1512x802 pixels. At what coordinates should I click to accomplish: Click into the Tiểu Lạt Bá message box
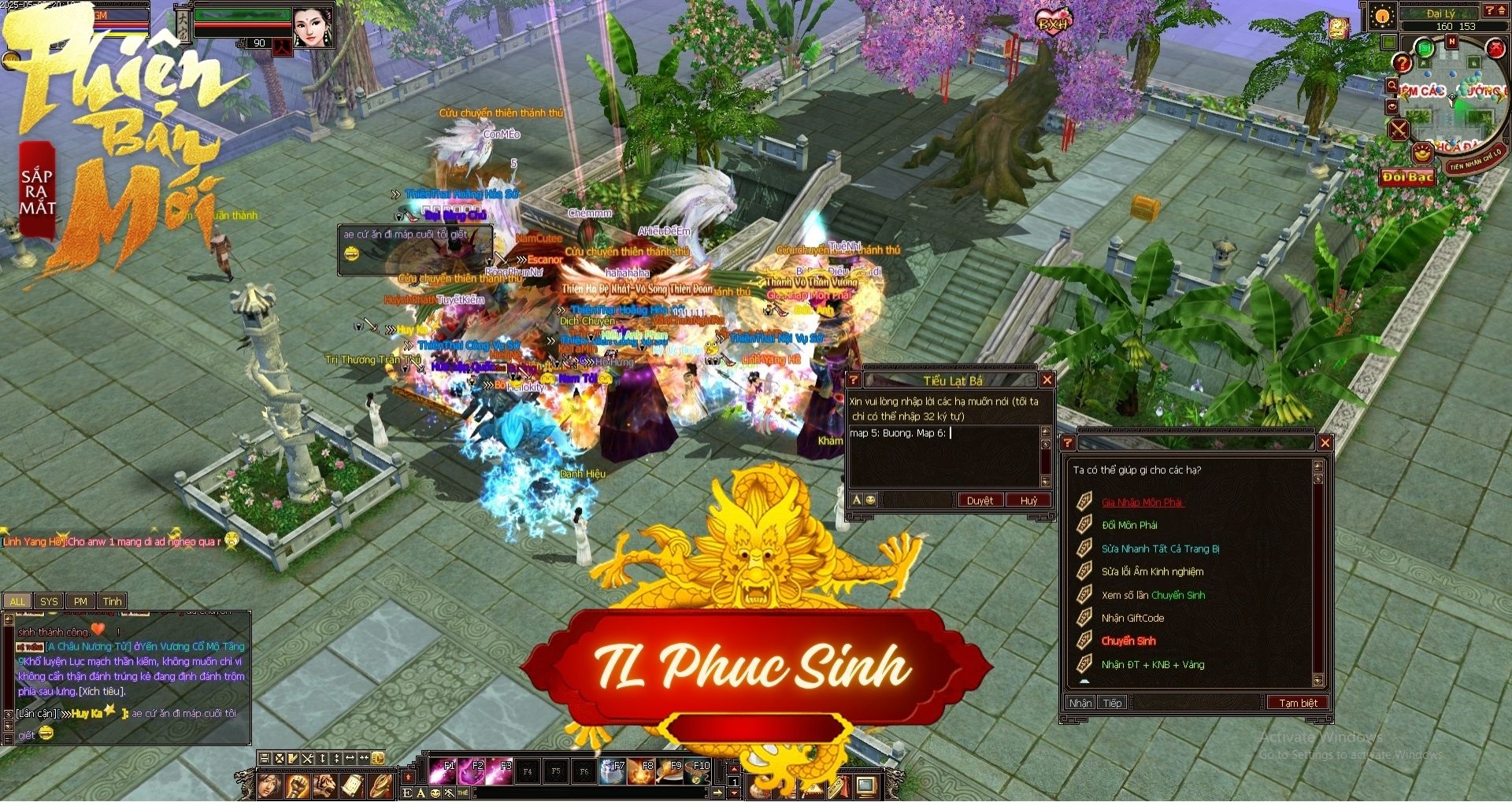pyautogui.click(x=943, y=456)
